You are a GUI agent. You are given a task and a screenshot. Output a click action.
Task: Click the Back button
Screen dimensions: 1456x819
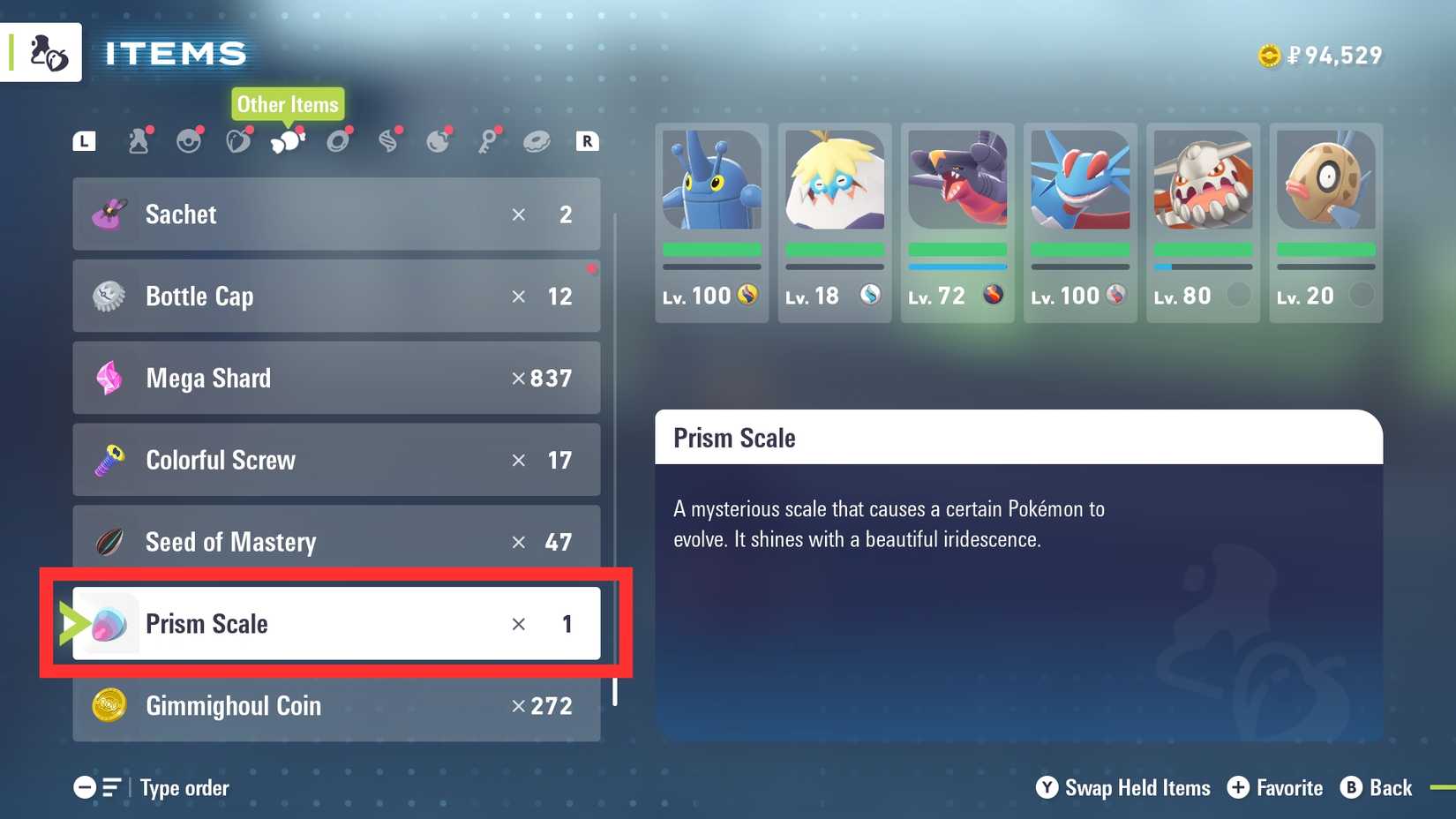(1377, 787)
